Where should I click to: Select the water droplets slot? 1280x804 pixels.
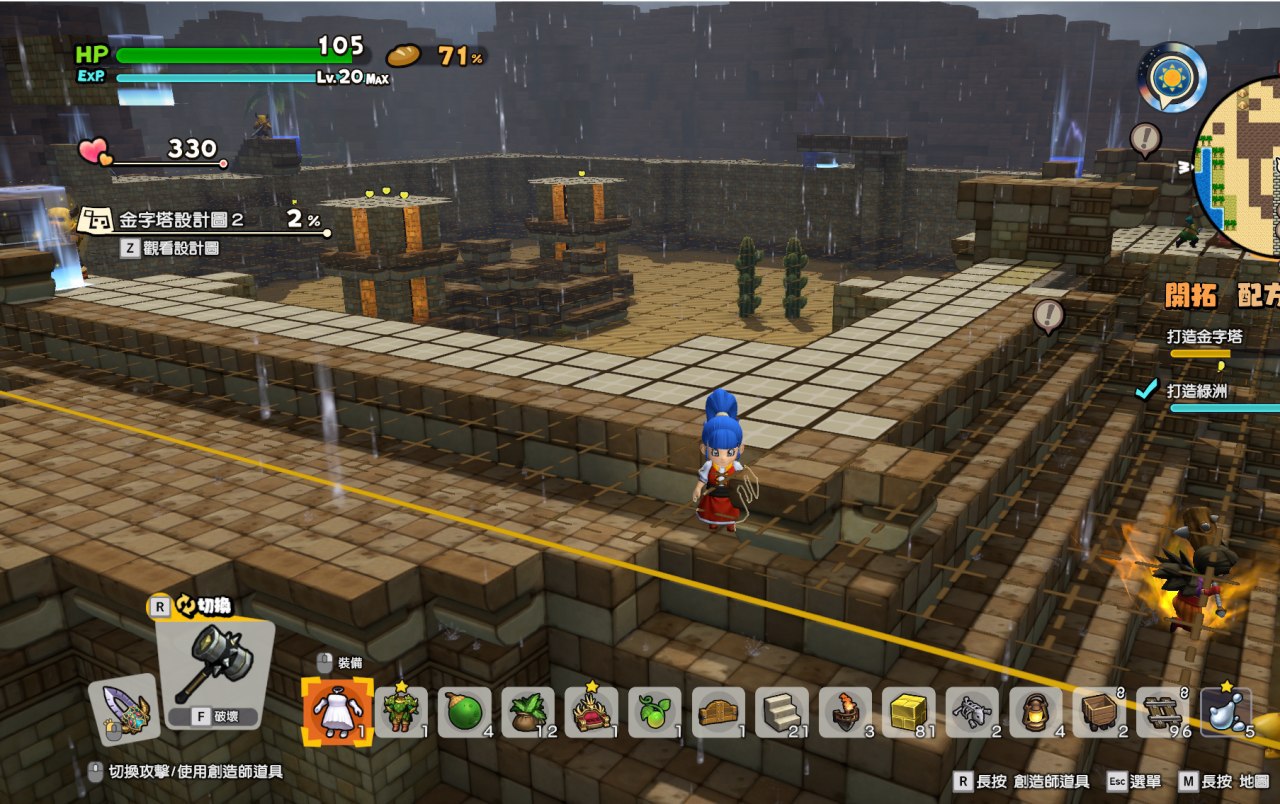pos(1226,712)
